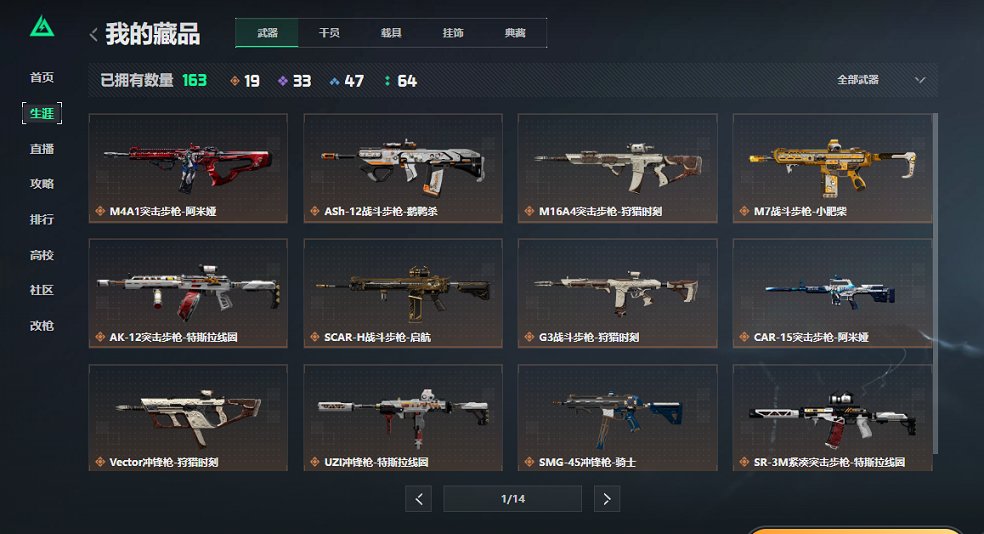Choose the golden M7战斗步枪 card
984x534 pixels.
pyautogui.click(x=832, y=167)
